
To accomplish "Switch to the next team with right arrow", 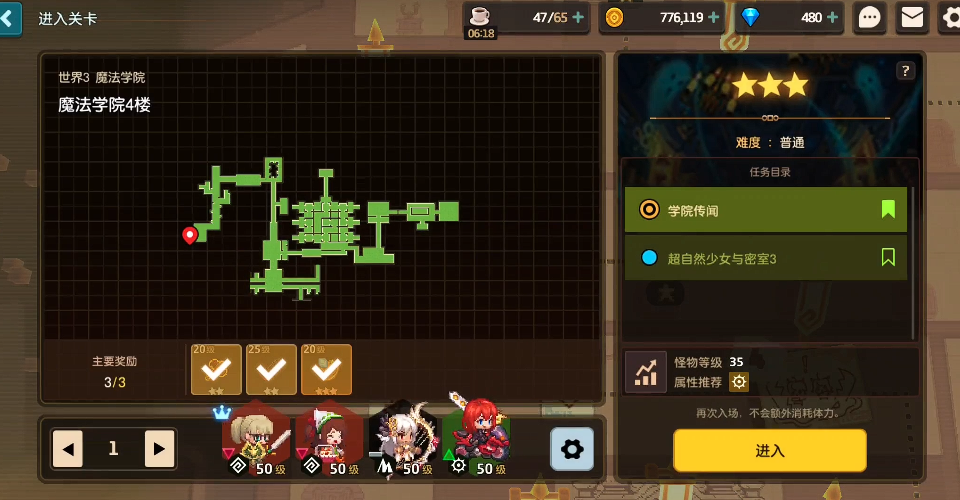I will (159, 449).
